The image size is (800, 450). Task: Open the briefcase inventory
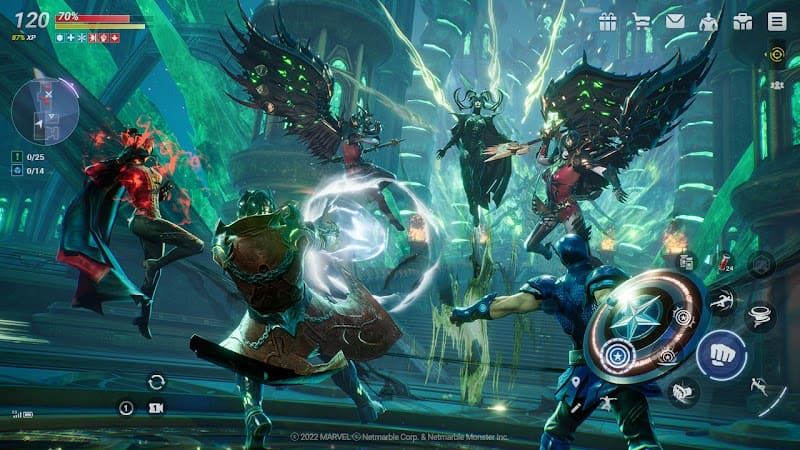click(x=742, y=21)
